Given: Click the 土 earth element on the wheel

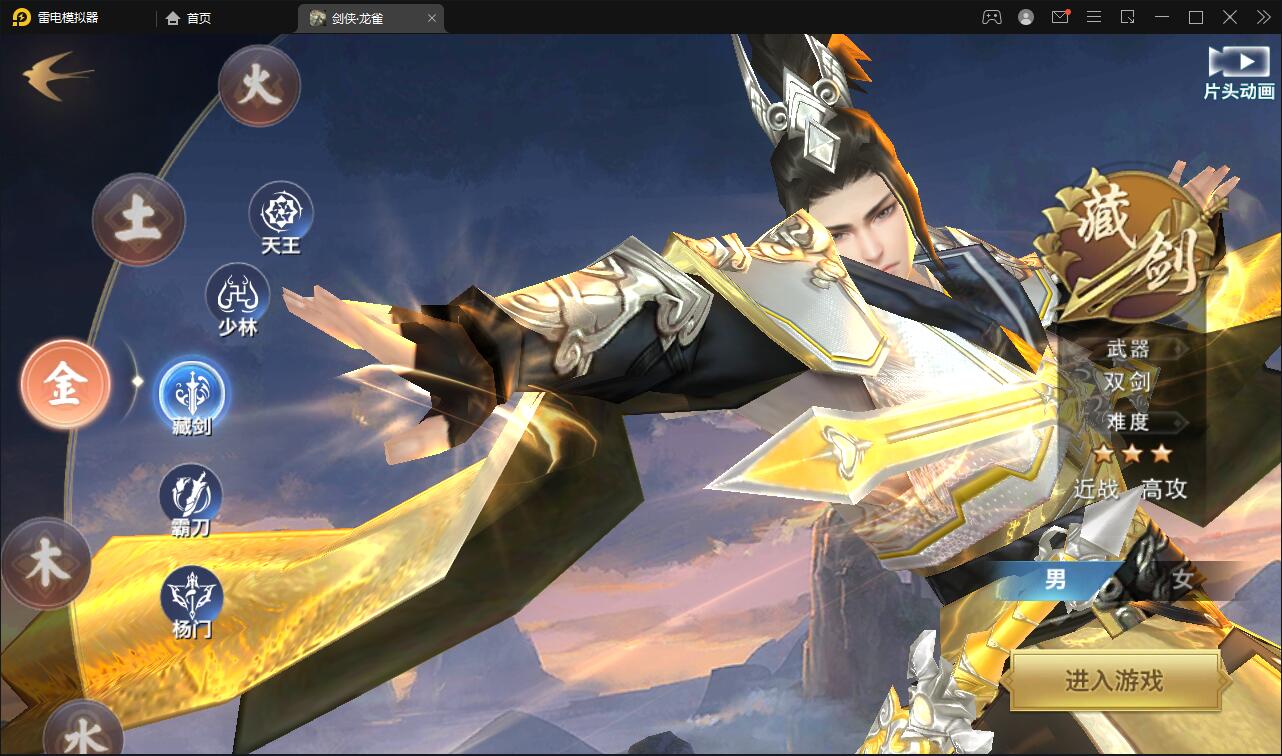Looking at the screenshot, I should click(x=138, y=218).
